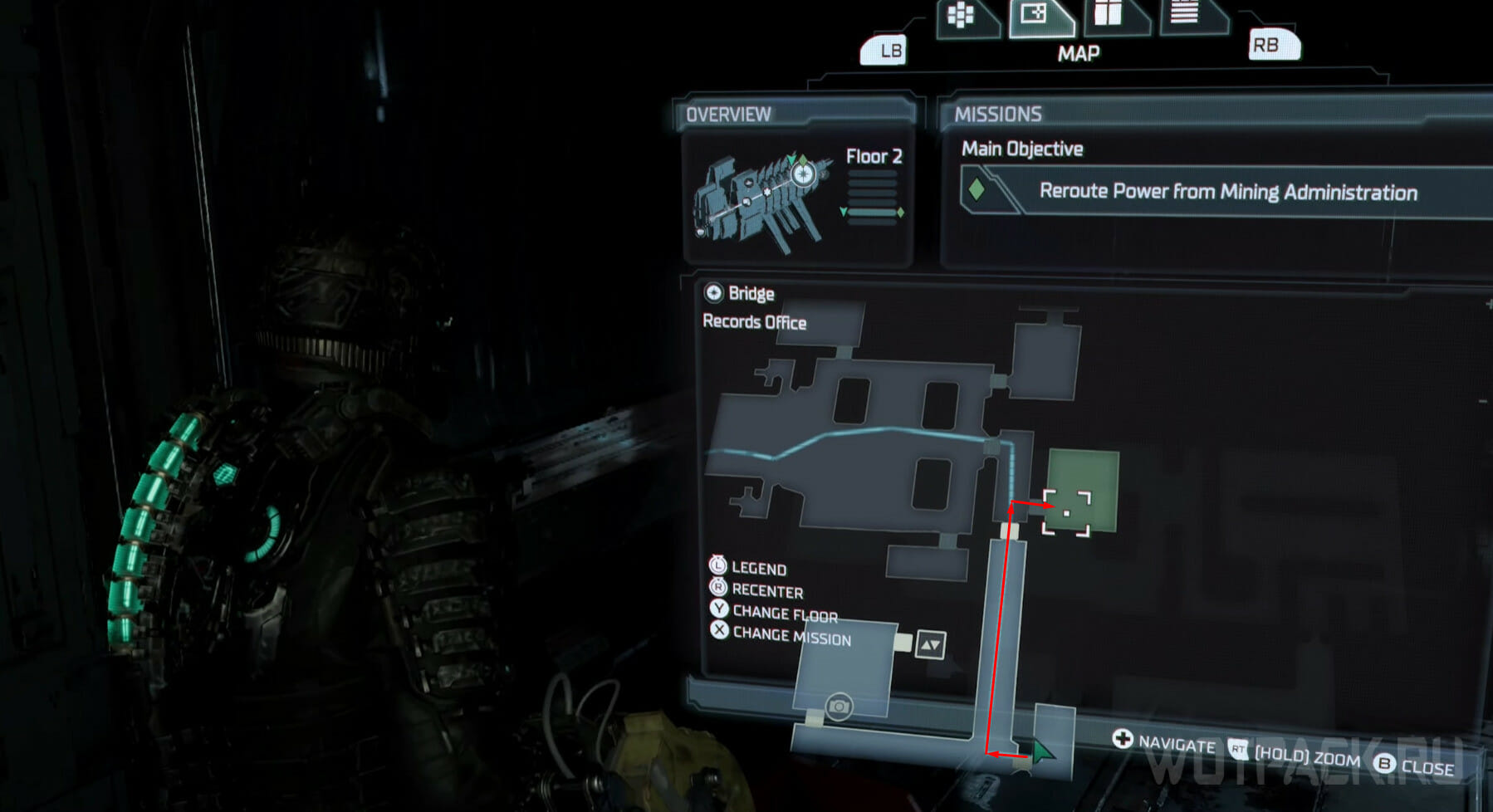Switch to the inventory grid tab

coord(962,17)
